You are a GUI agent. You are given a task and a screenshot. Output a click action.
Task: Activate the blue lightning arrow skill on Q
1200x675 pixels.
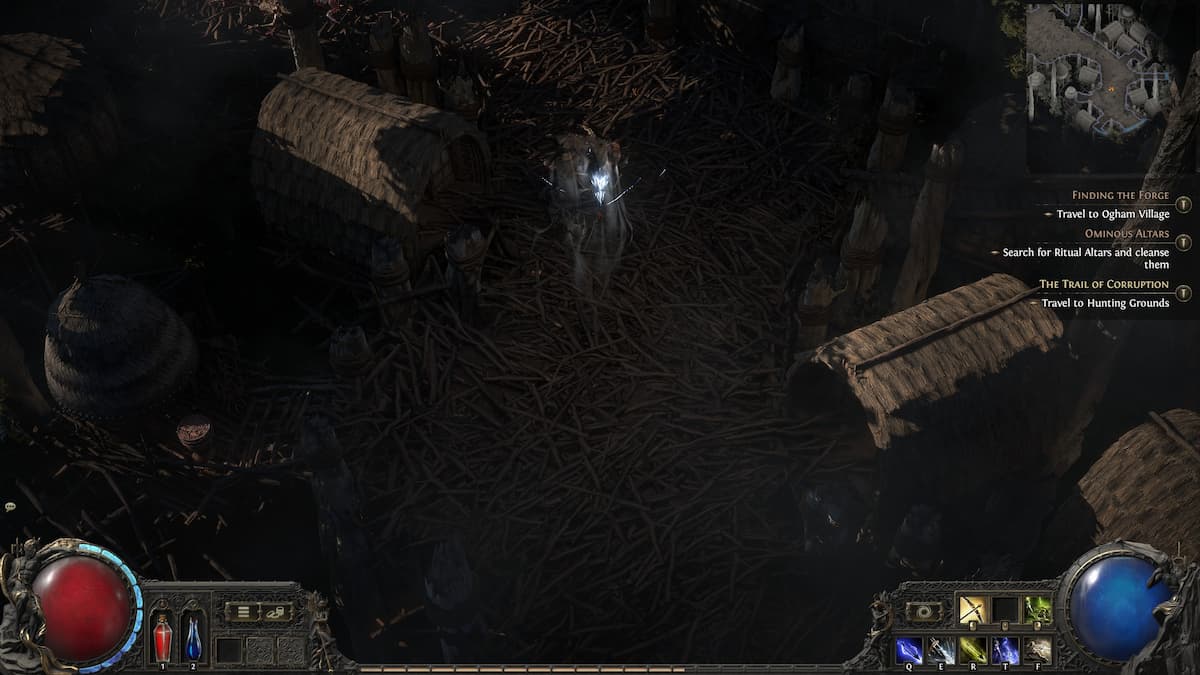pyautogui.click(x=909, y=649)
